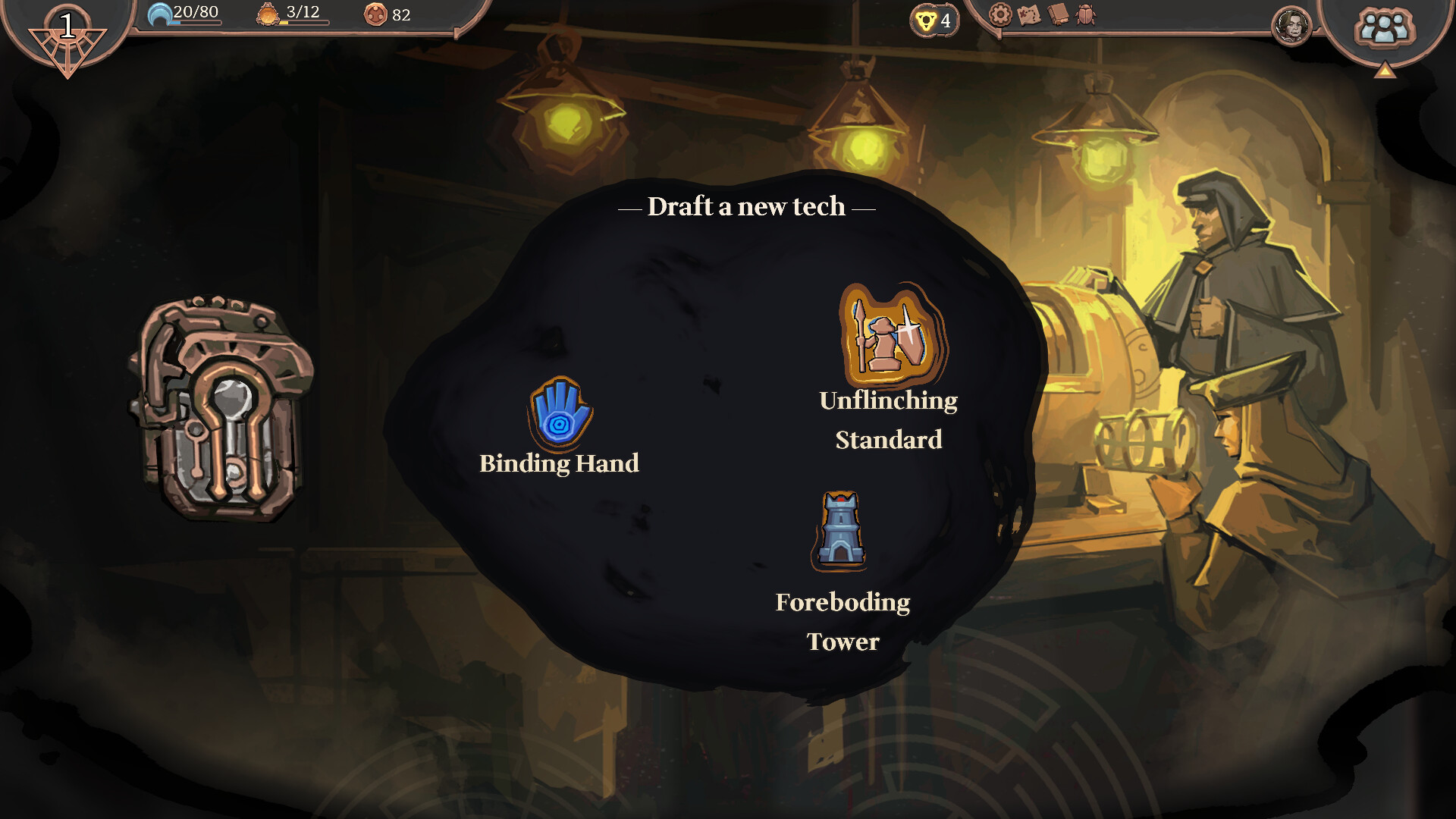The width and height of the screenshot is (1456, 819).
Task: Click the Binding Hand label text
Action: [x=559, y=464]
